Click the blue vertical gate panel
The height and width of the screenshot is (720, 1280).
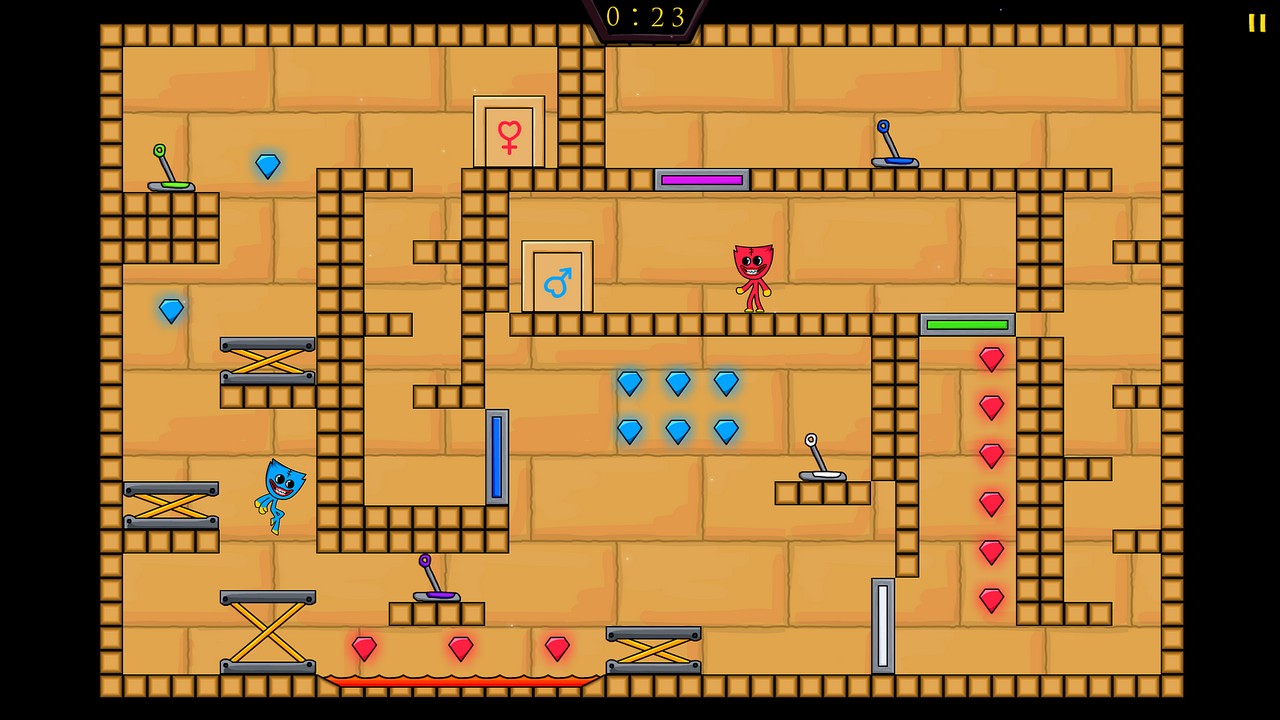tap(498, 455)
